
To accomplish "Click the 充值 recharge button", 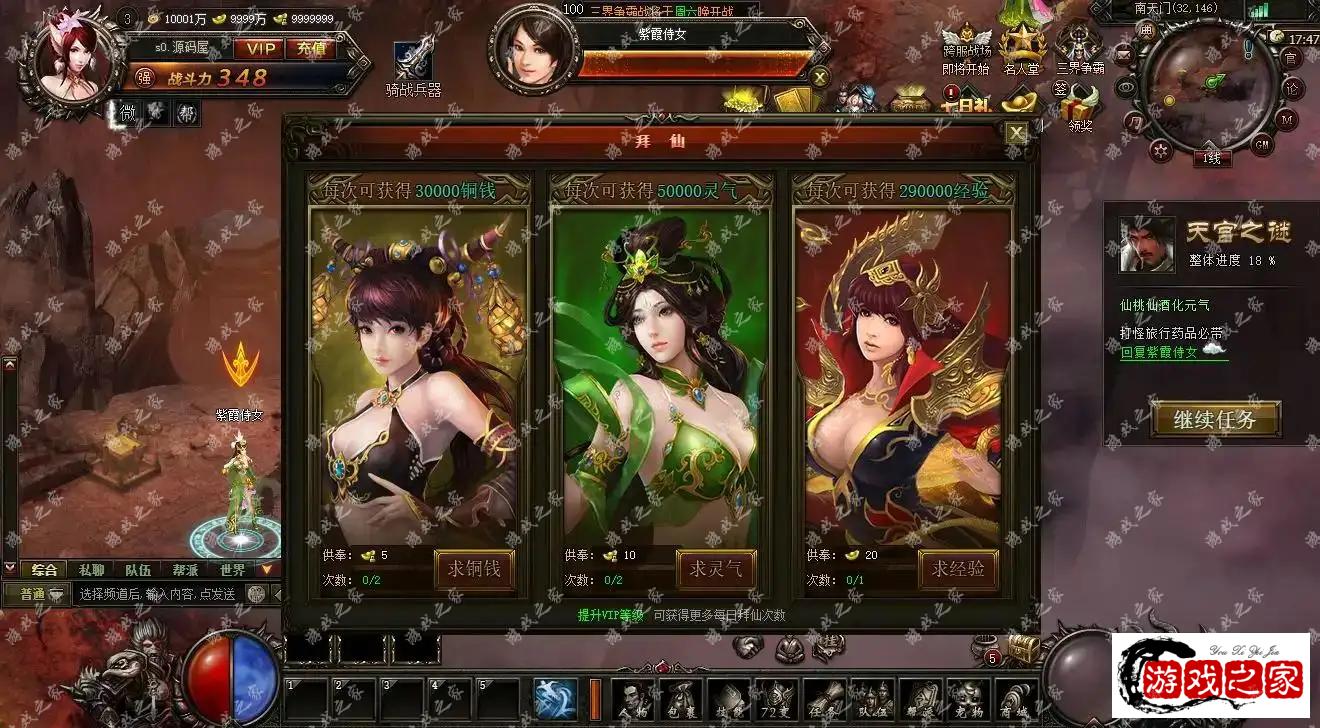I will tap(310, 48).
